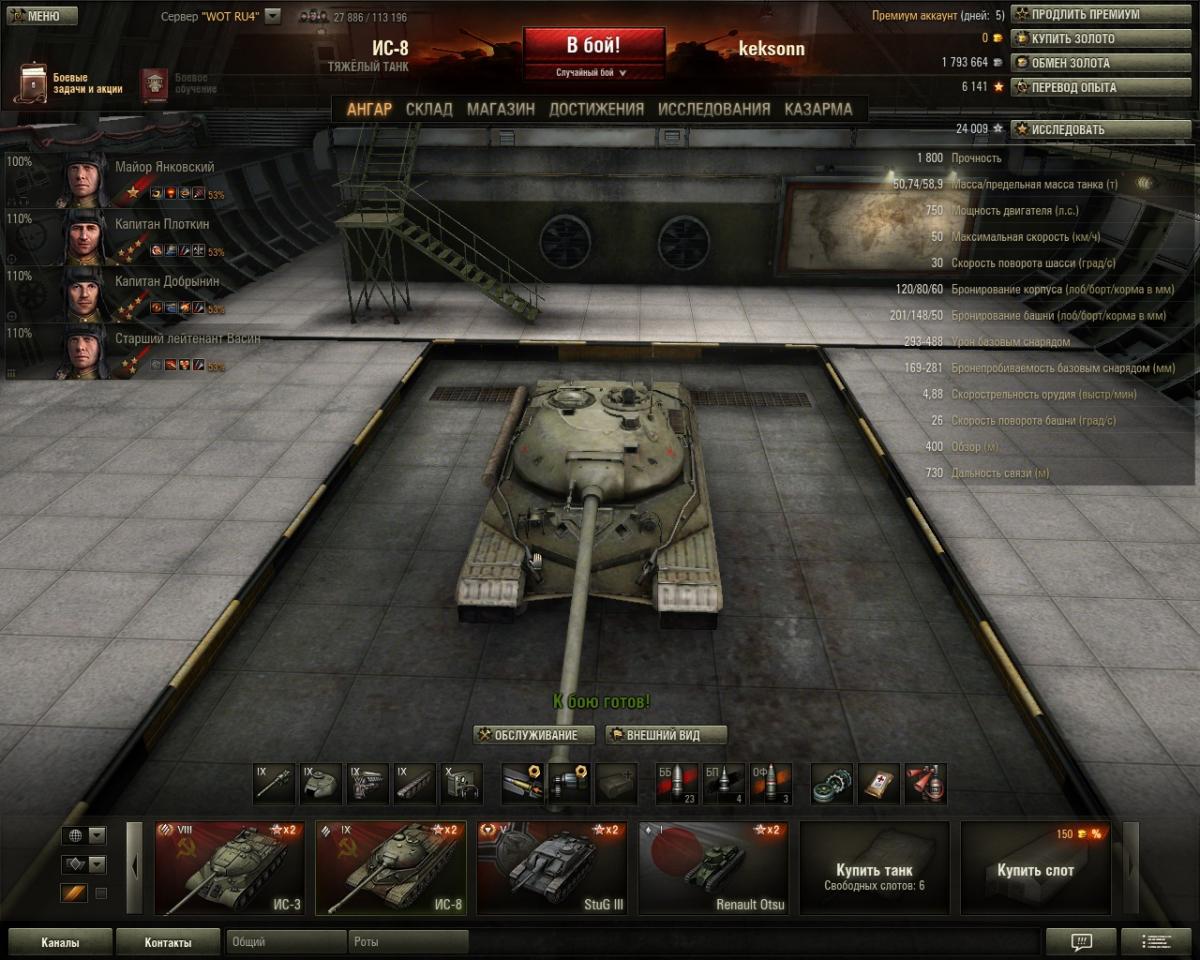
Task: Open the Обслуживание service window
Action: point(535,735)
